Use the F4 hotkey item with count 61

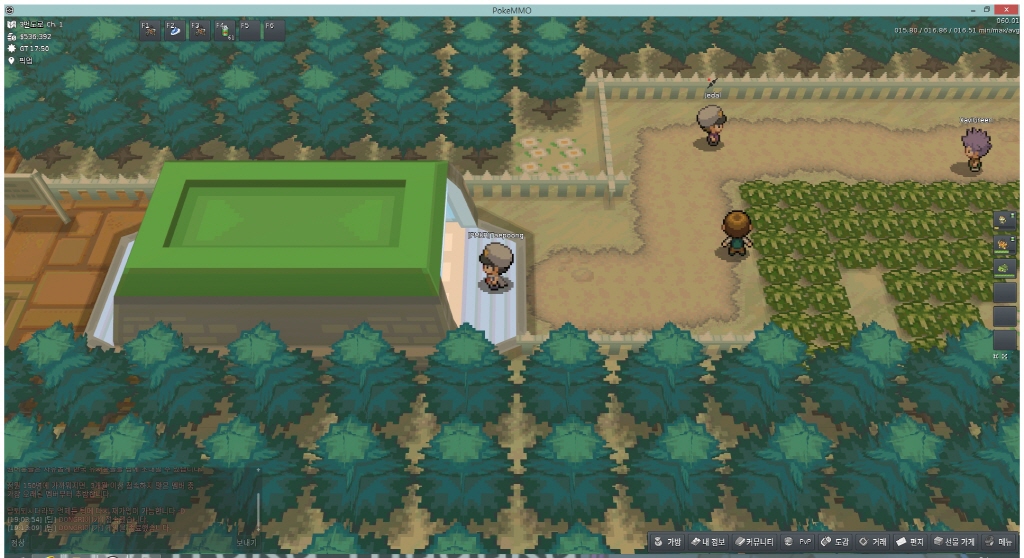224,30
